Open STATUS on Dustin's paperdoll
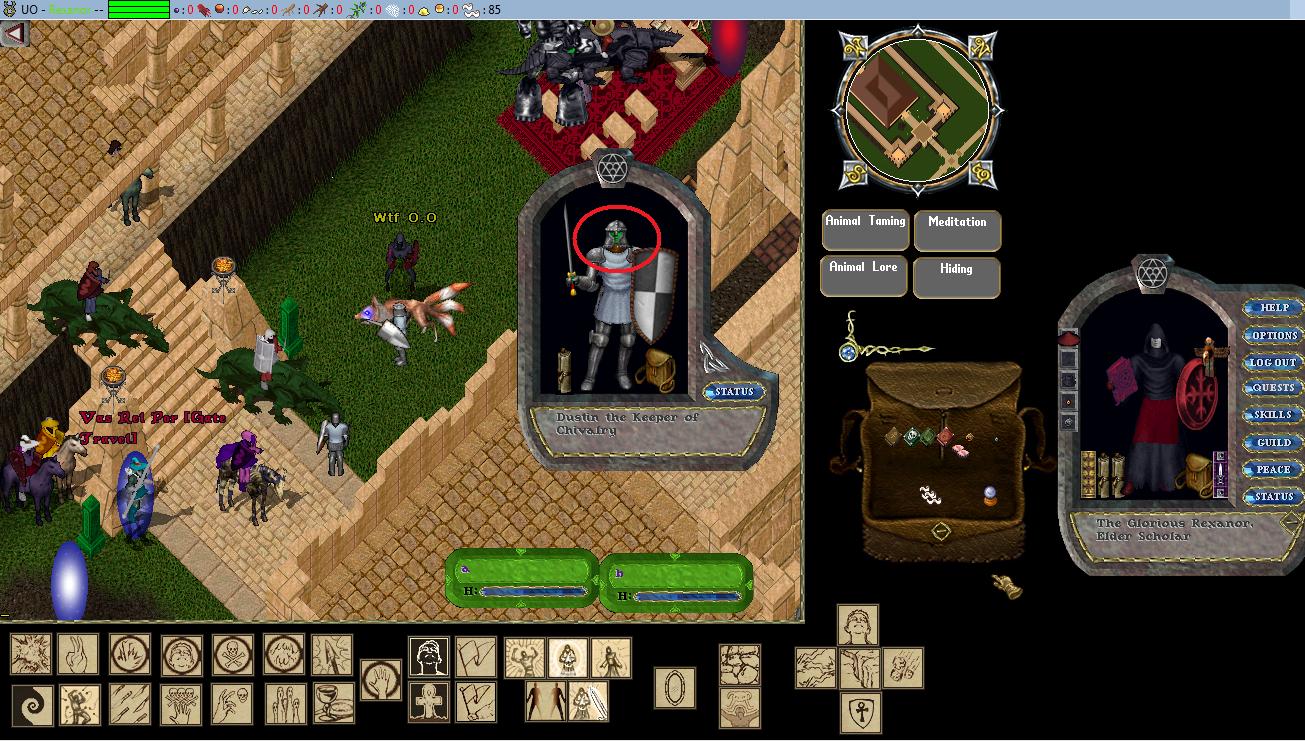The height and width of the screenshot is (741, 1305). pyautogui.click(x=734, y=391)
